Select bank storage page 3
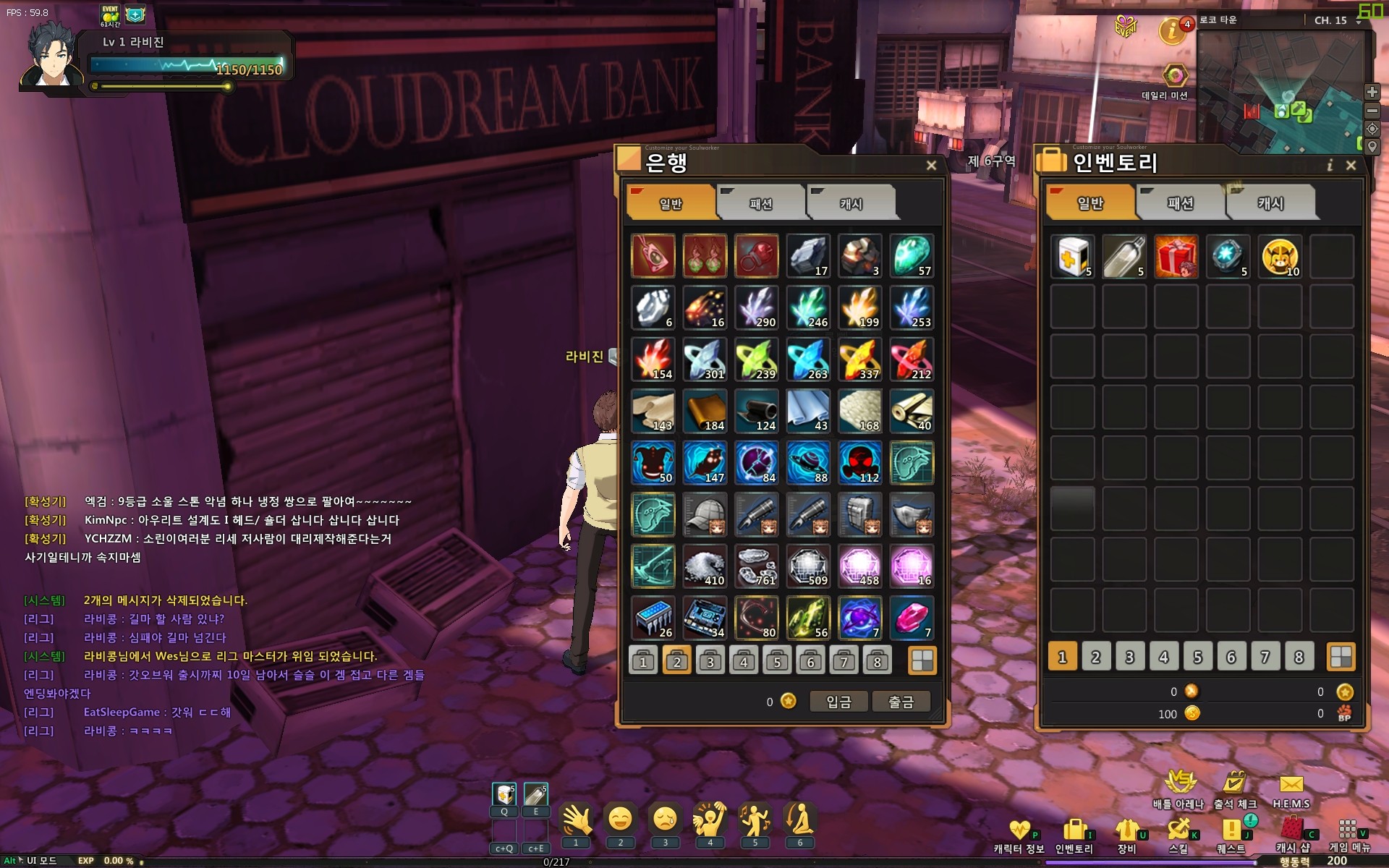 [x=710, y=660]
